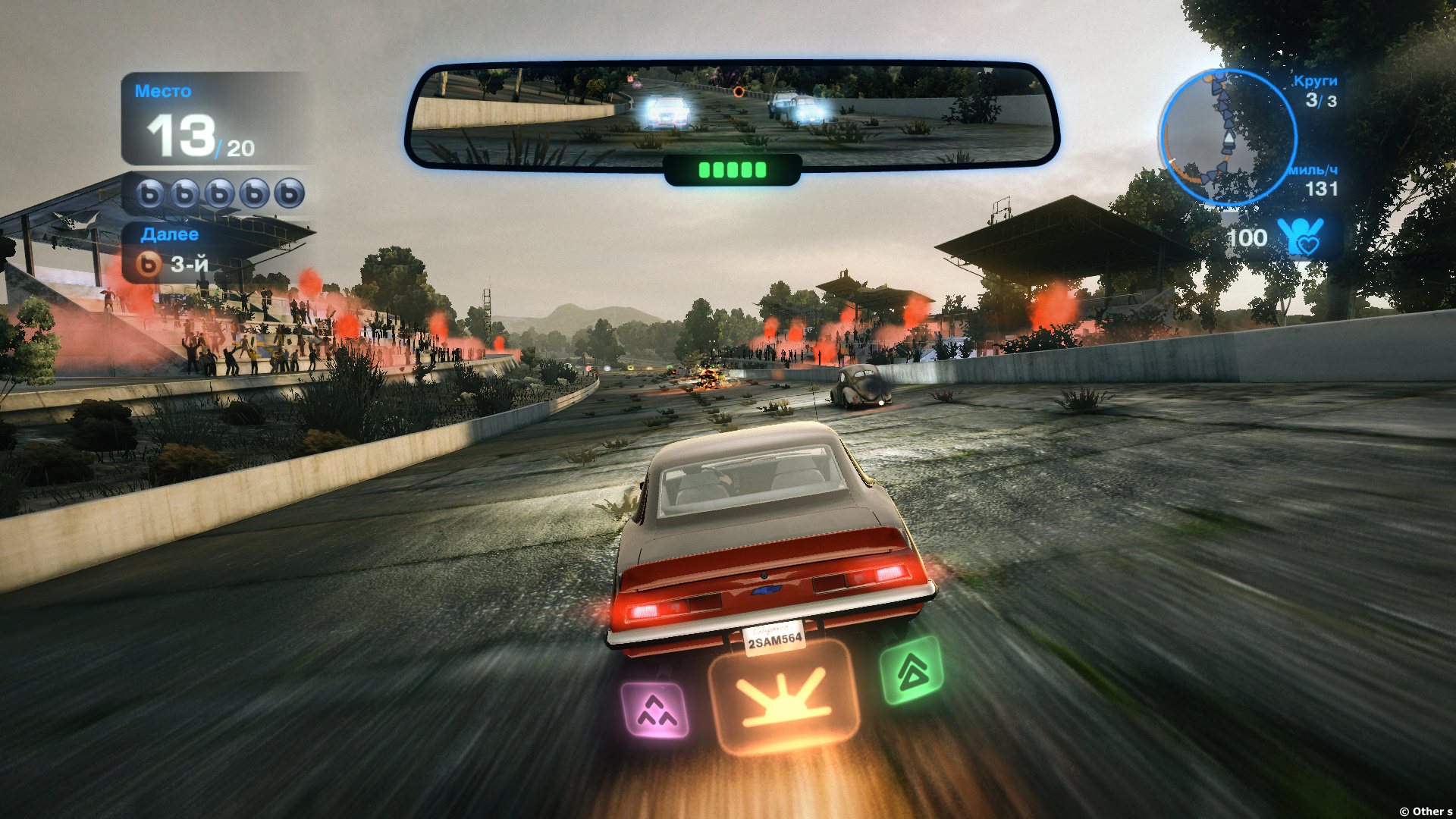
Task: Click the blue fans icon
Action: [x=1300, y=237]
